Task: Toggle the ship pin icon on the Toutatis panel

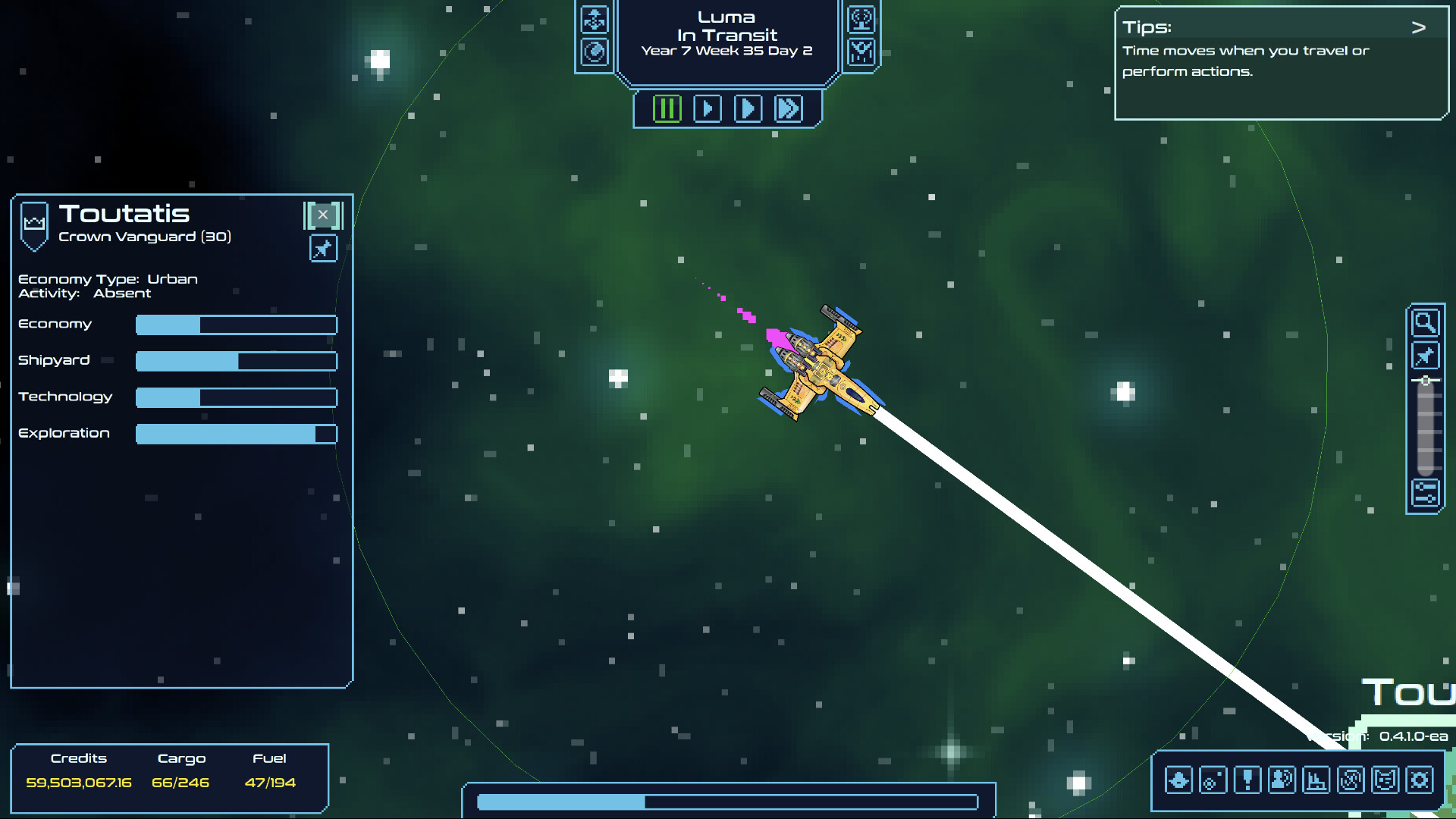Action: pyautogui.click(x=323, y=248)
